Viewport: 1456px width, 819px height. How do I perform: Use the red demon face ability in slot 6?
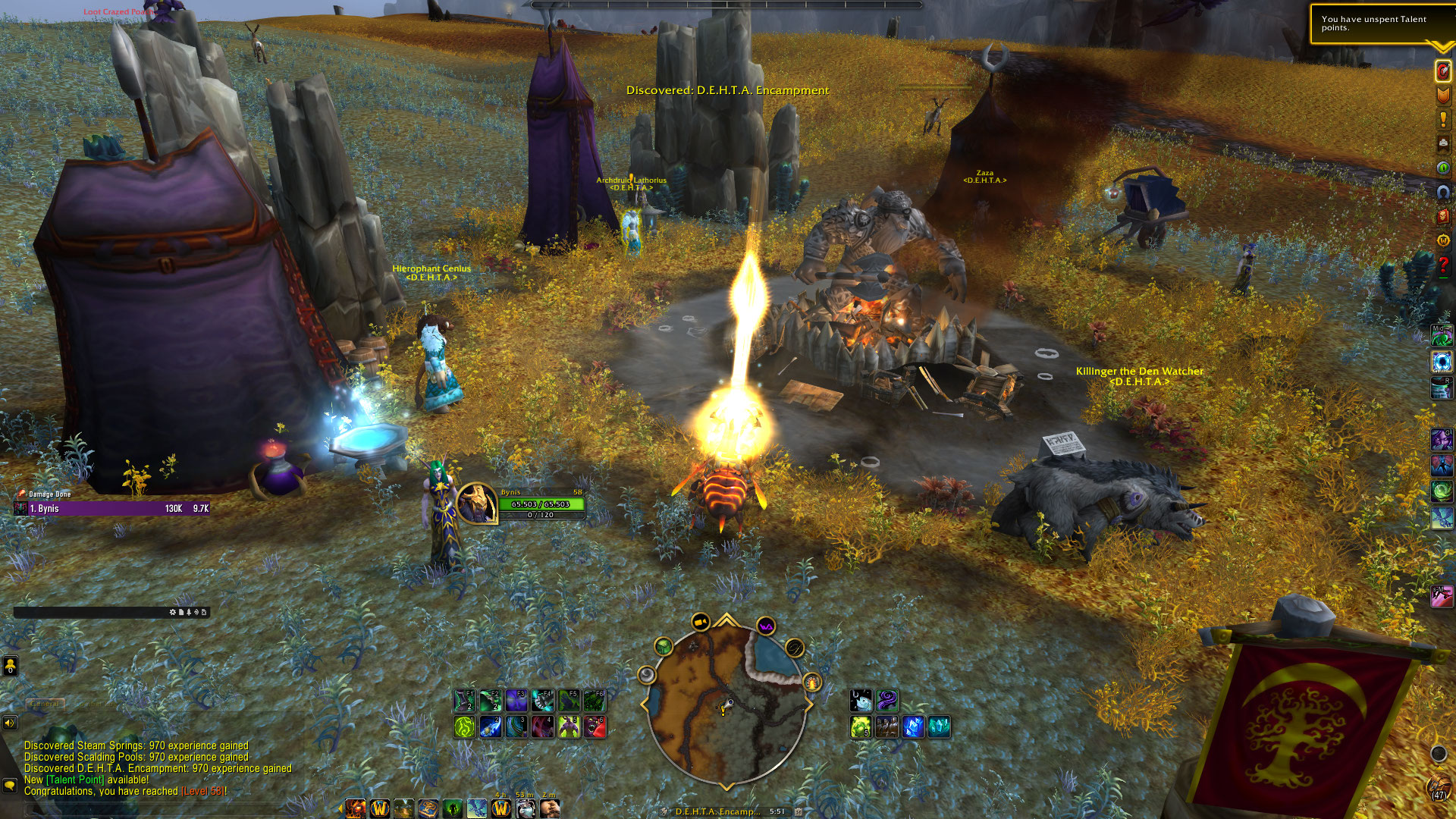(595, 727)
